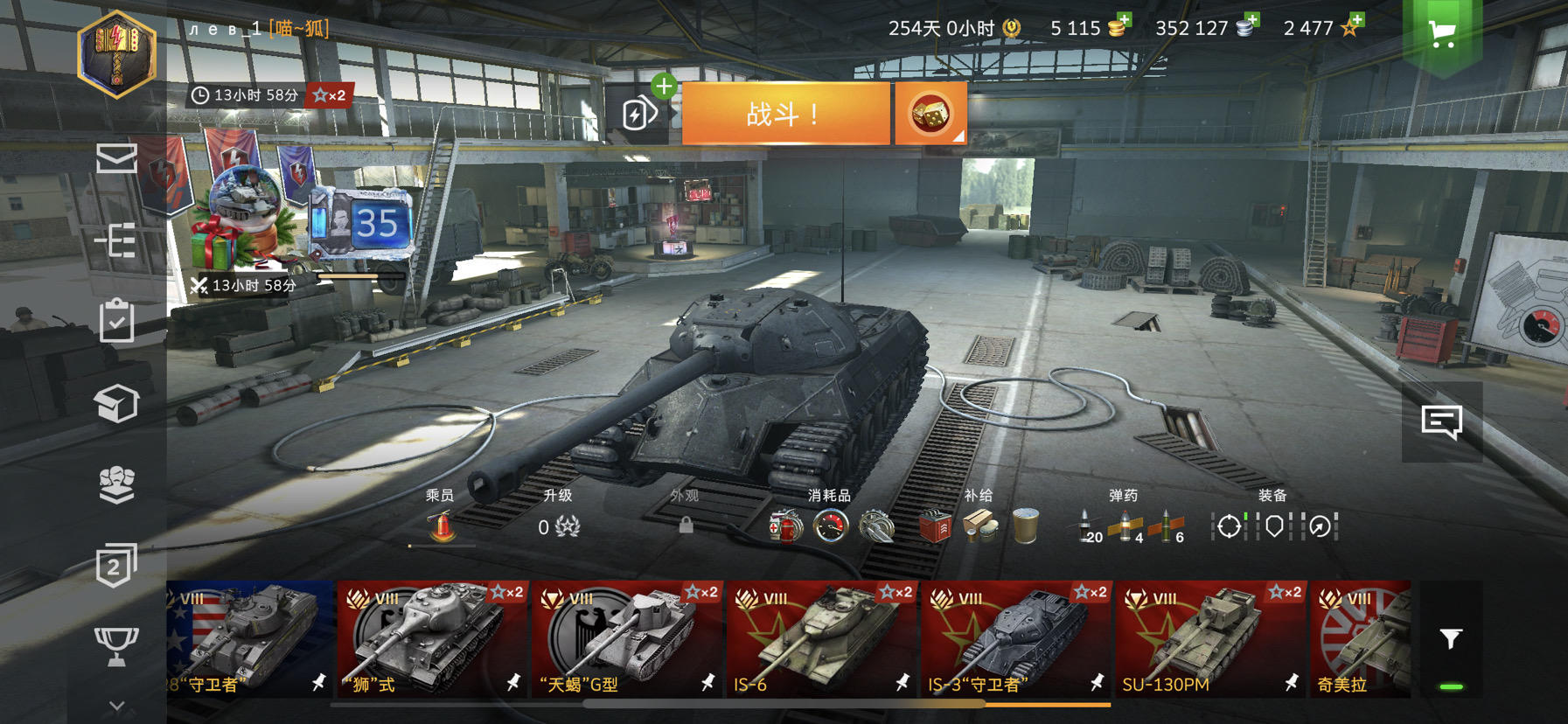The image size is (1568, 724).
Task: Open the containers/crates panel
Action: [118, 401]
